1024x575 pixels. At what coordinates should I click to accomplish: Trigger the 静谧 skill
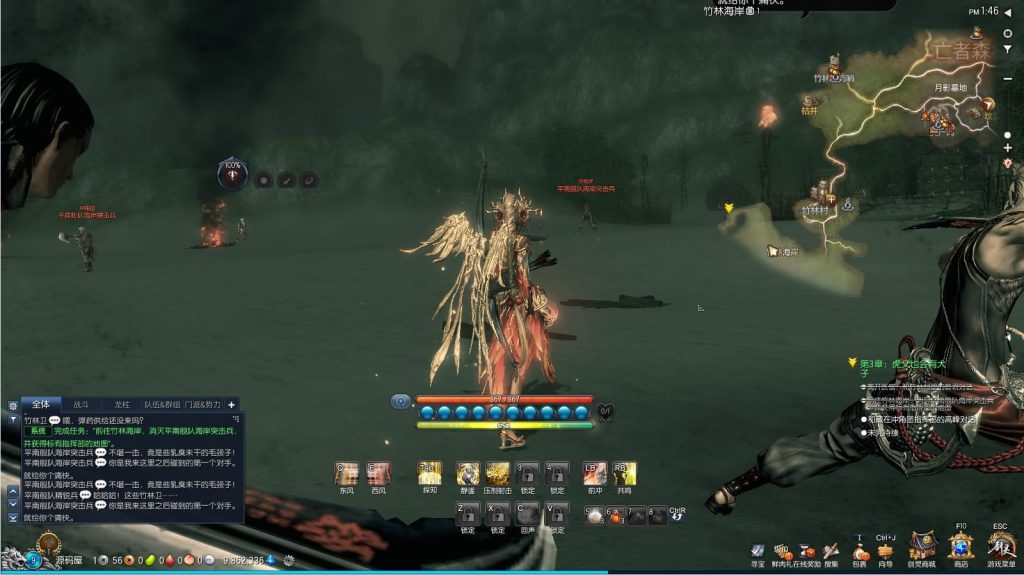(x=468, y=473)
